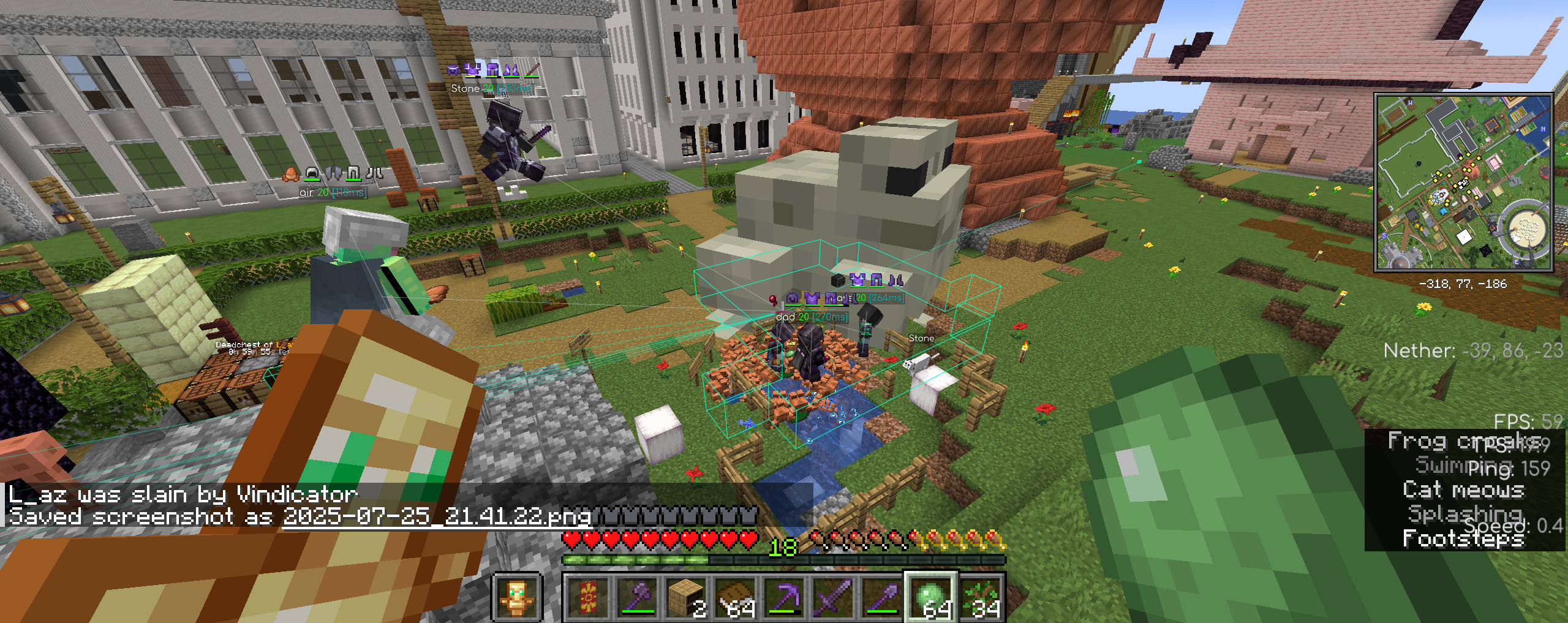The height and width of the screenshot is (623, 1568).
Task: Select the enchanted pickaxe slot
Action: point(785,598)
